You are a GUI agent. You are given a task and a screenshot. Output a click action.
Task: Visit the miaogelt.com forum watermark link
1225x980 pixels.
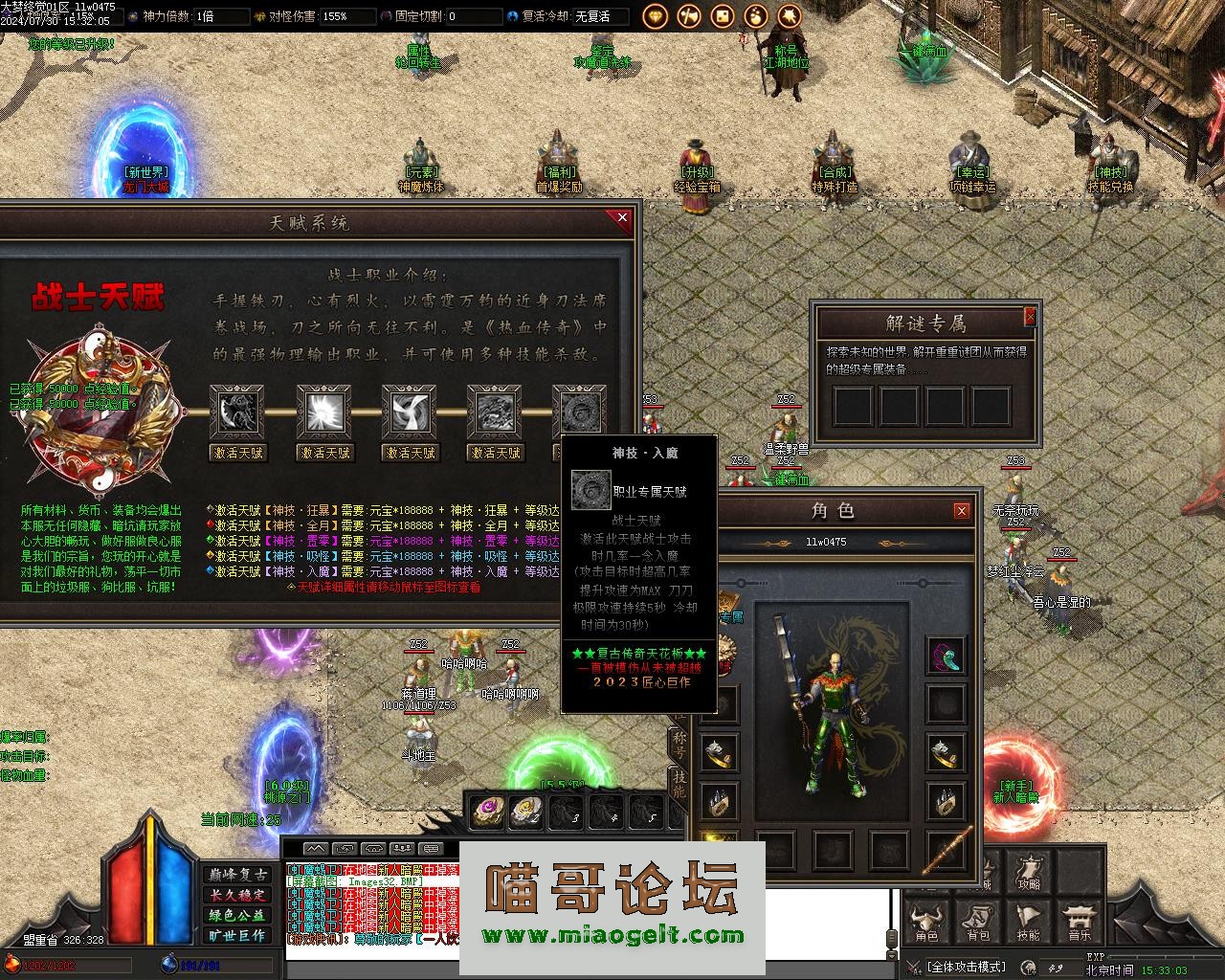point(612,936)
